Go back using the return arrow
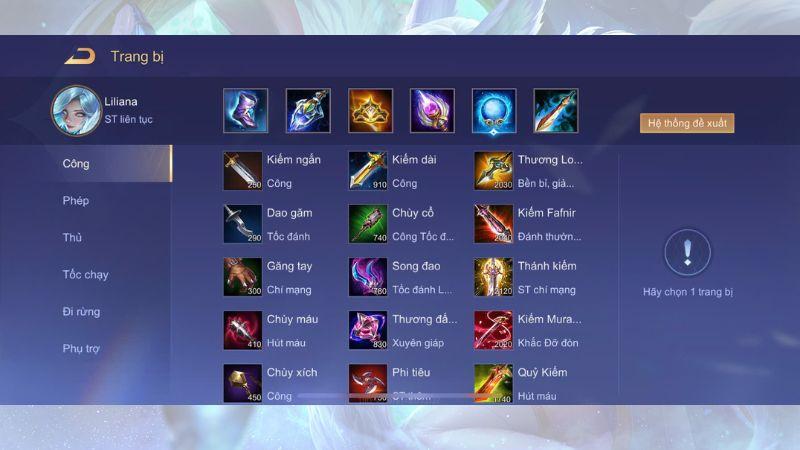 pos(79,56)
